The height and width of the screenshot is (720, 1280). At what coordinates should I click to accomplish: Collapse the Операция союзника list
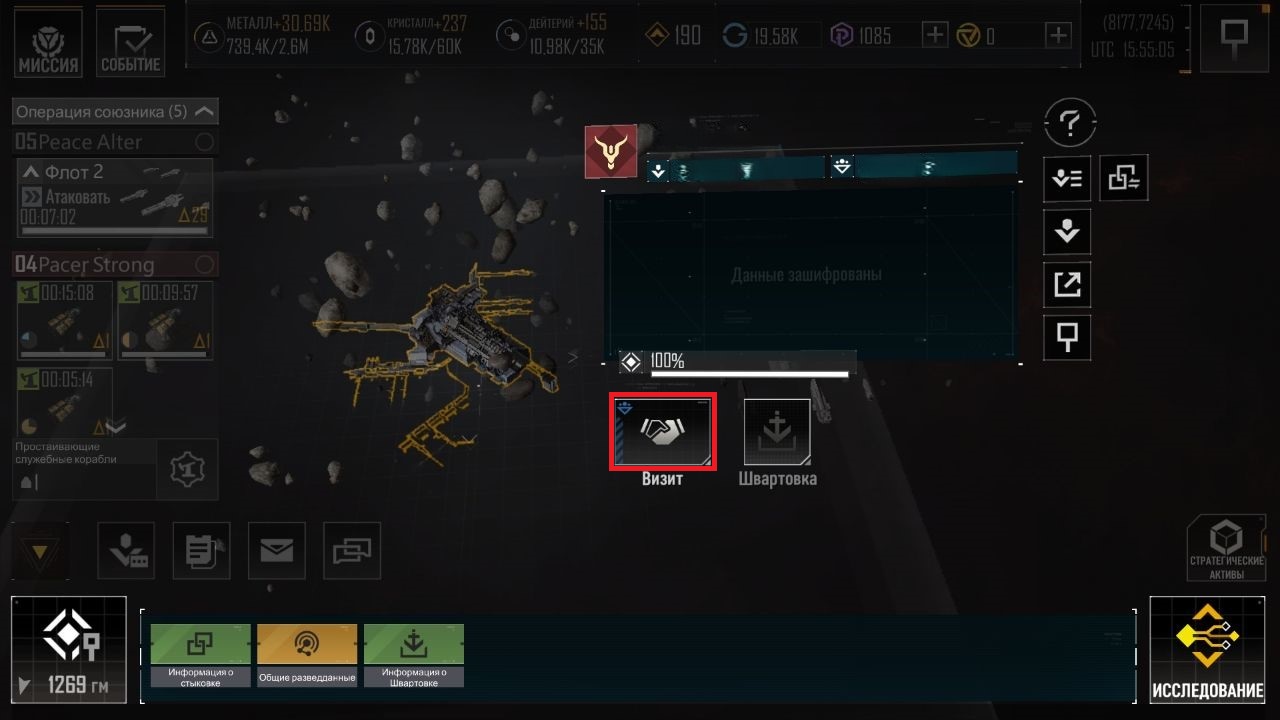204,112
